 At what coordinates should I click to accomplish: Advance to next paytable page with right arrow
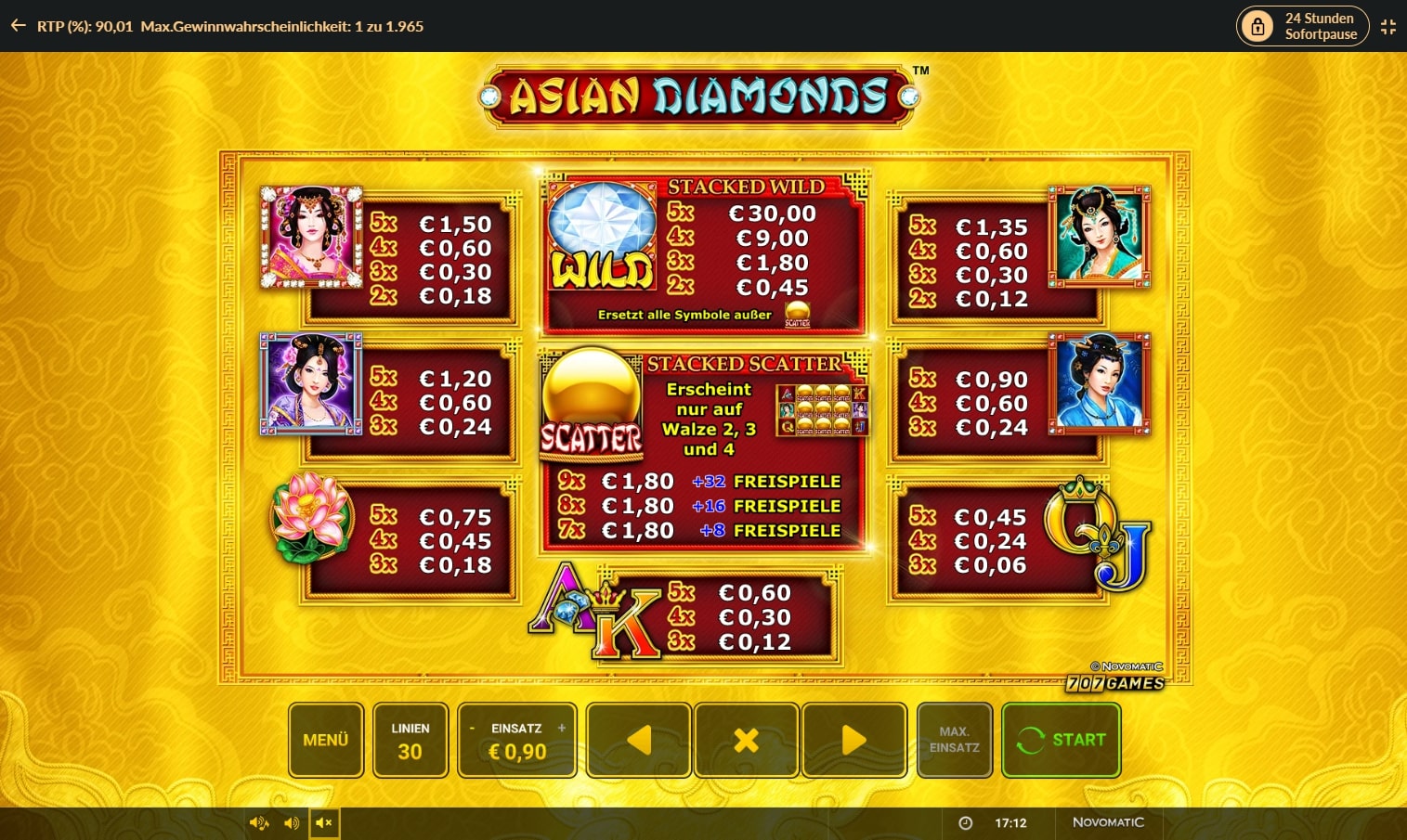point(854,740)
